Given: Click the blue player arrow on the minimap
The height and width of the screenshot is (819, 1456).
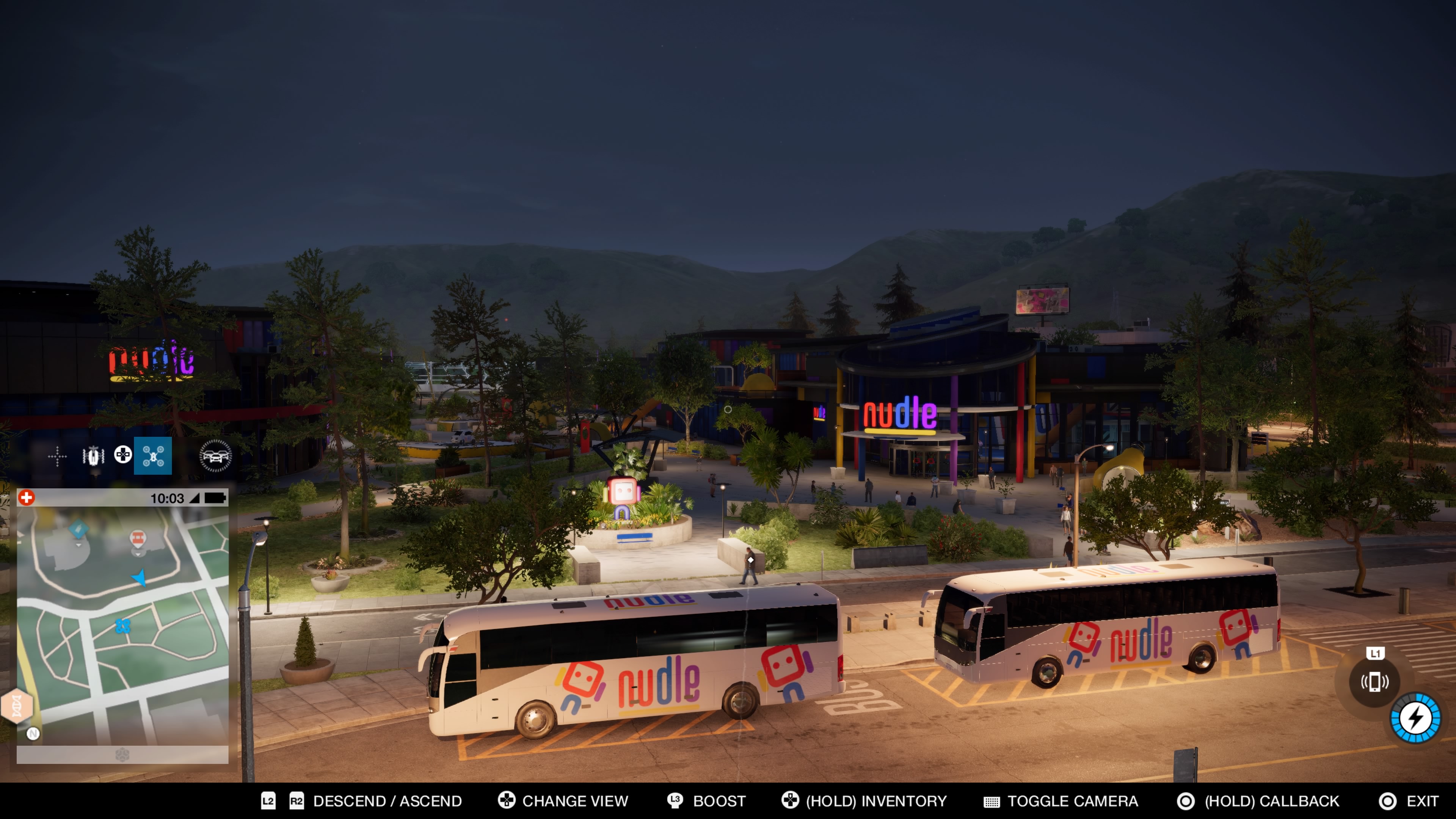Looking at the screenshot, I should point(139,577).
